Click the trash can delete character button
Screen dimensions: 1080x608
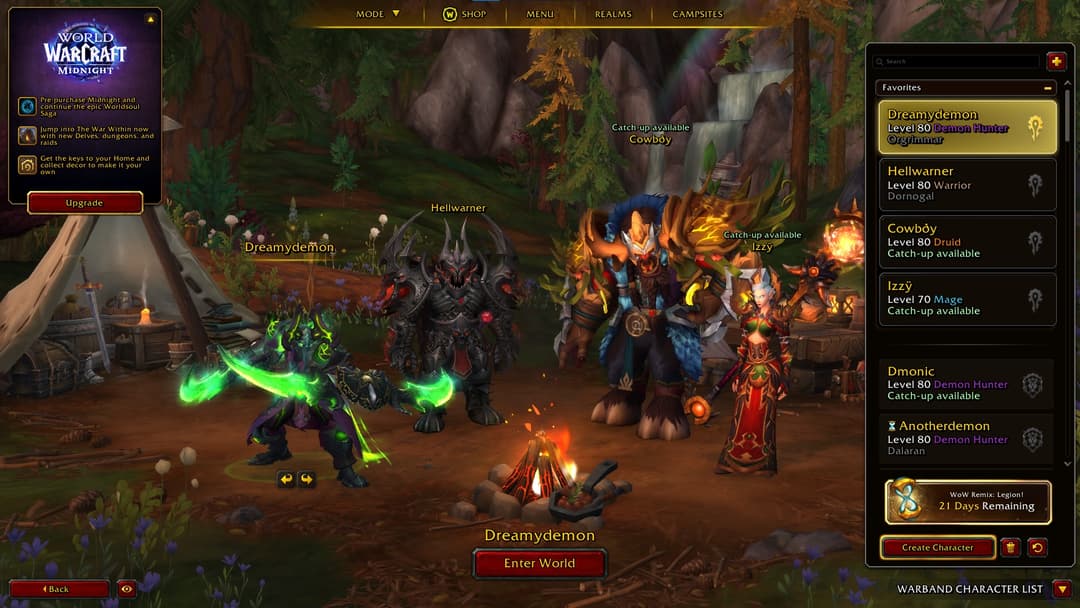1010,548
